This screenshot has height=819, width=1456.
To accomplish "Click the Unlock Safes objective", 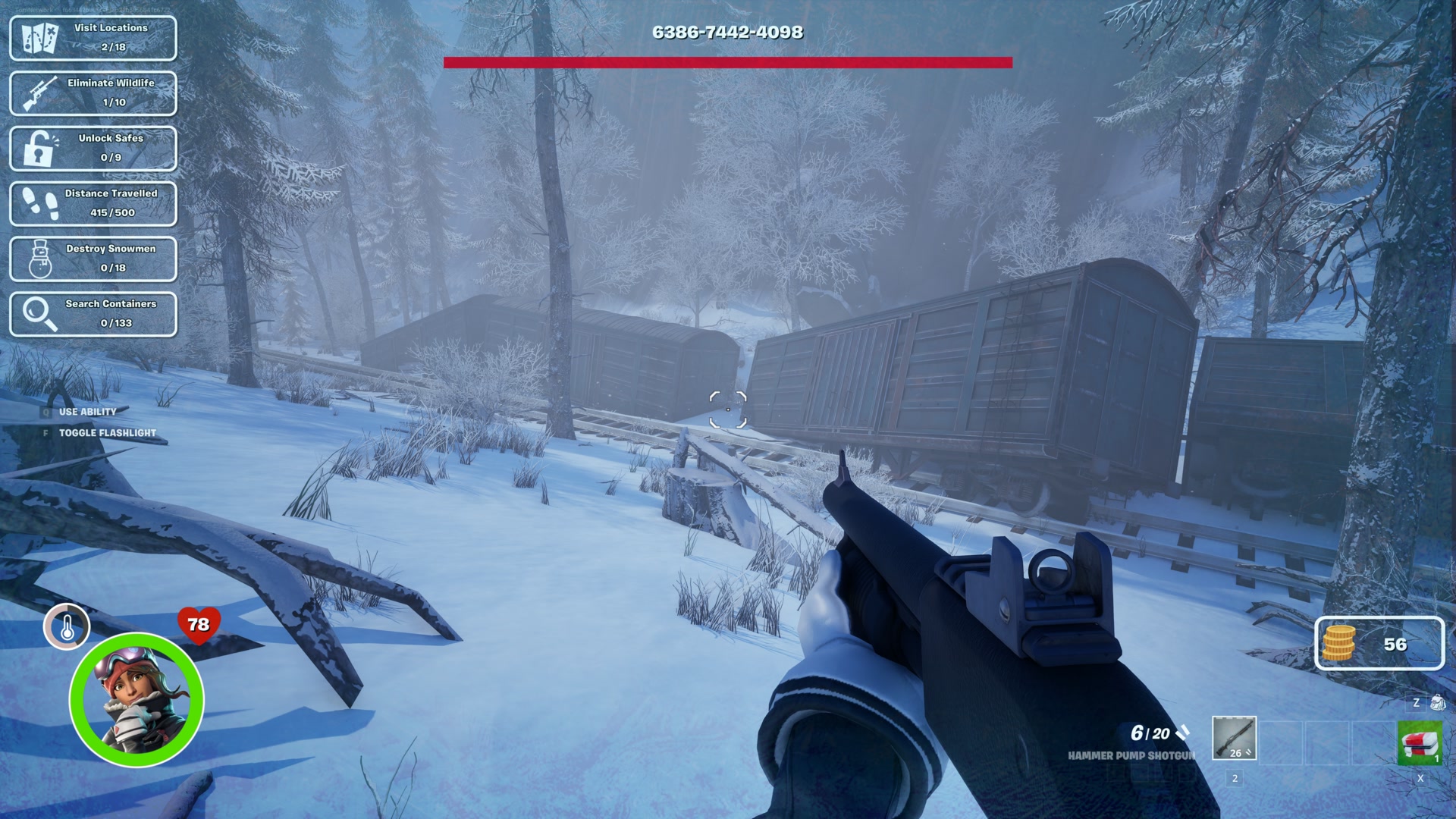I will pos(93,149).
